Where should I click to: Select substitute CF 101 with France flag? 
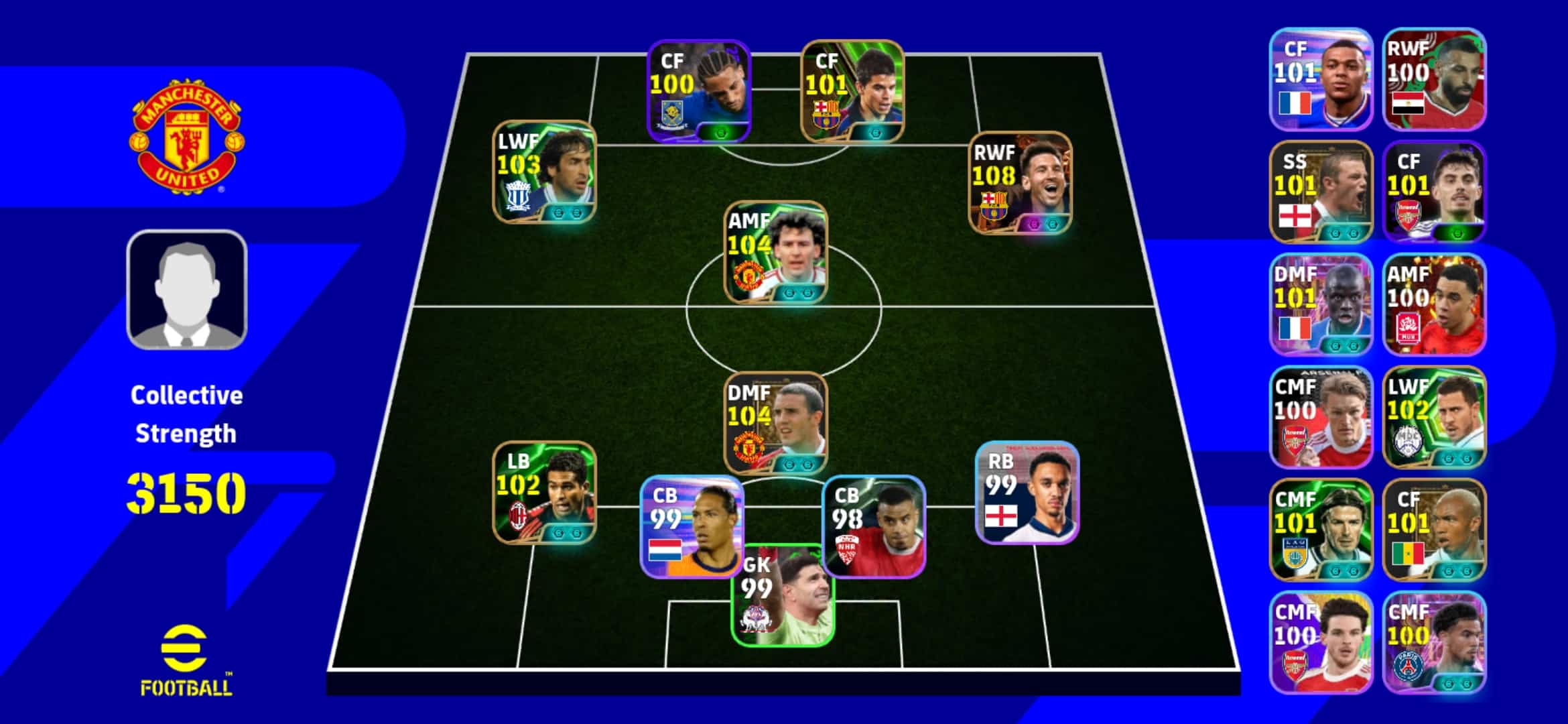tap(1320, 79)
